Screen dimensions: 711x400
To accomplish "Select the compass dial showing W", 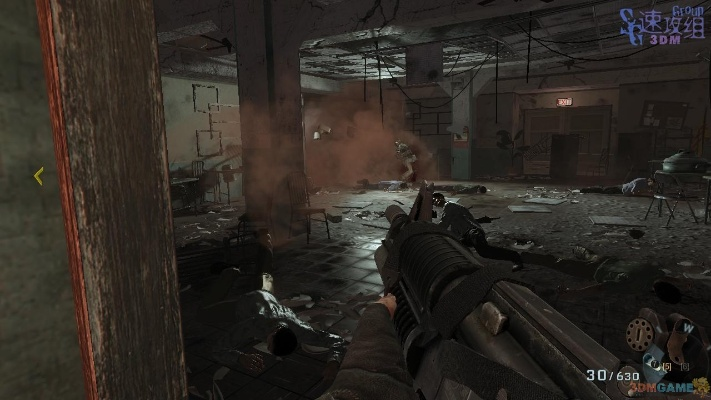I will coord(689,327).
